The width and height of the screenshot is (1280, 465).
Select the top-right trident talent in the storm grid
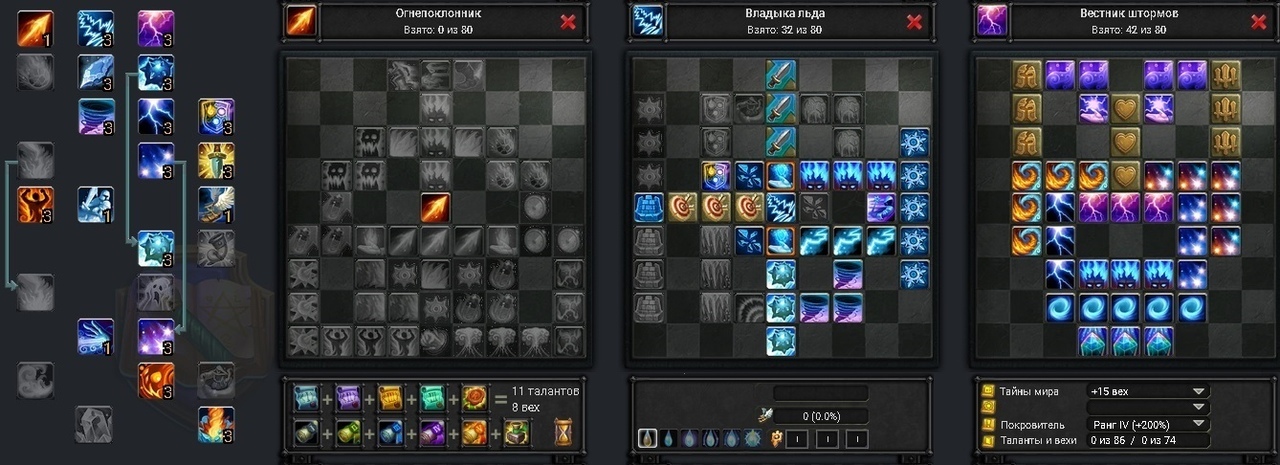point(1225,75)
